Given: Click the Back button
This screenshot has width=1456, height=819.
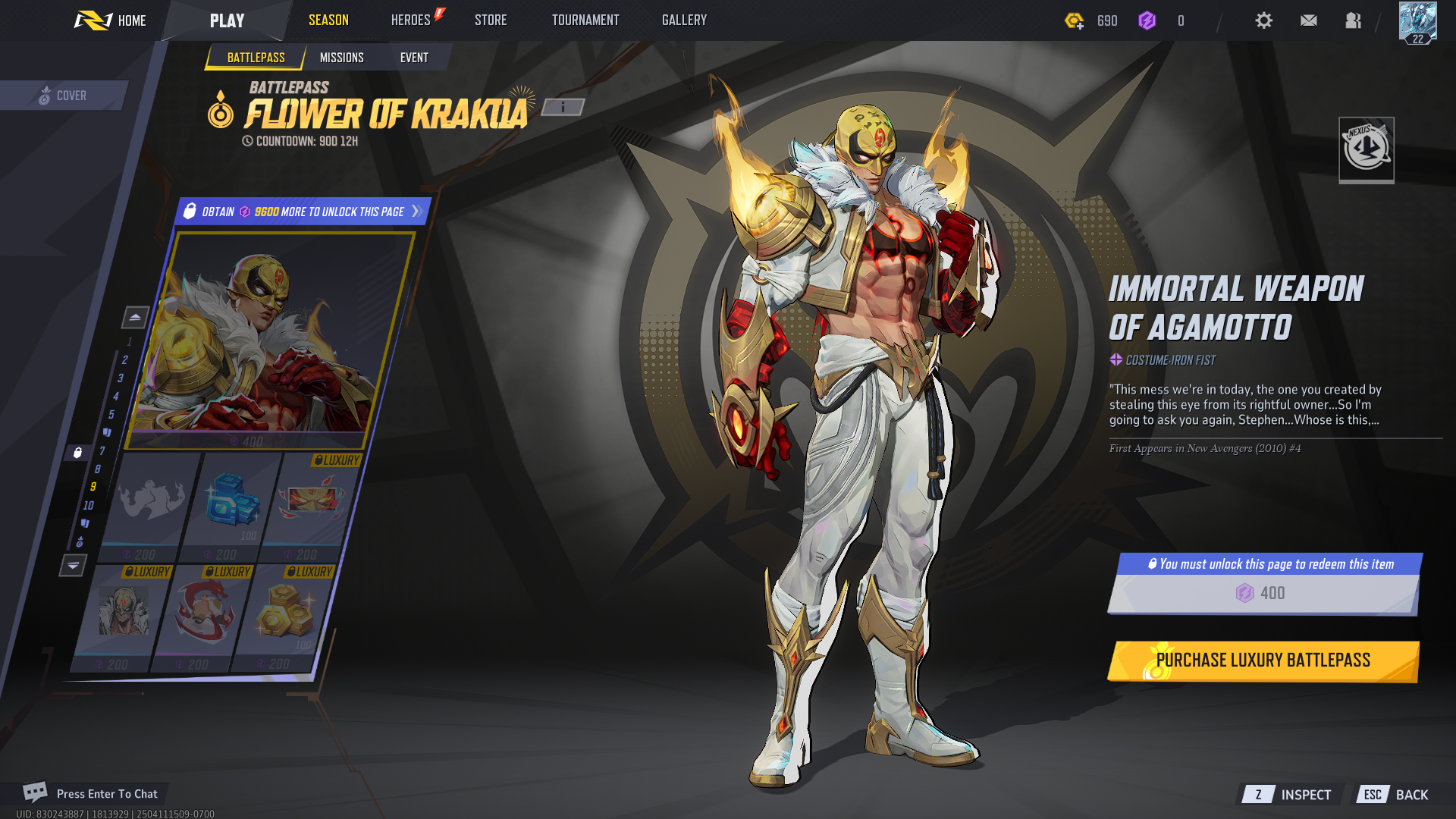Looking at the screenshot, I should click(x=1396, y=795).
